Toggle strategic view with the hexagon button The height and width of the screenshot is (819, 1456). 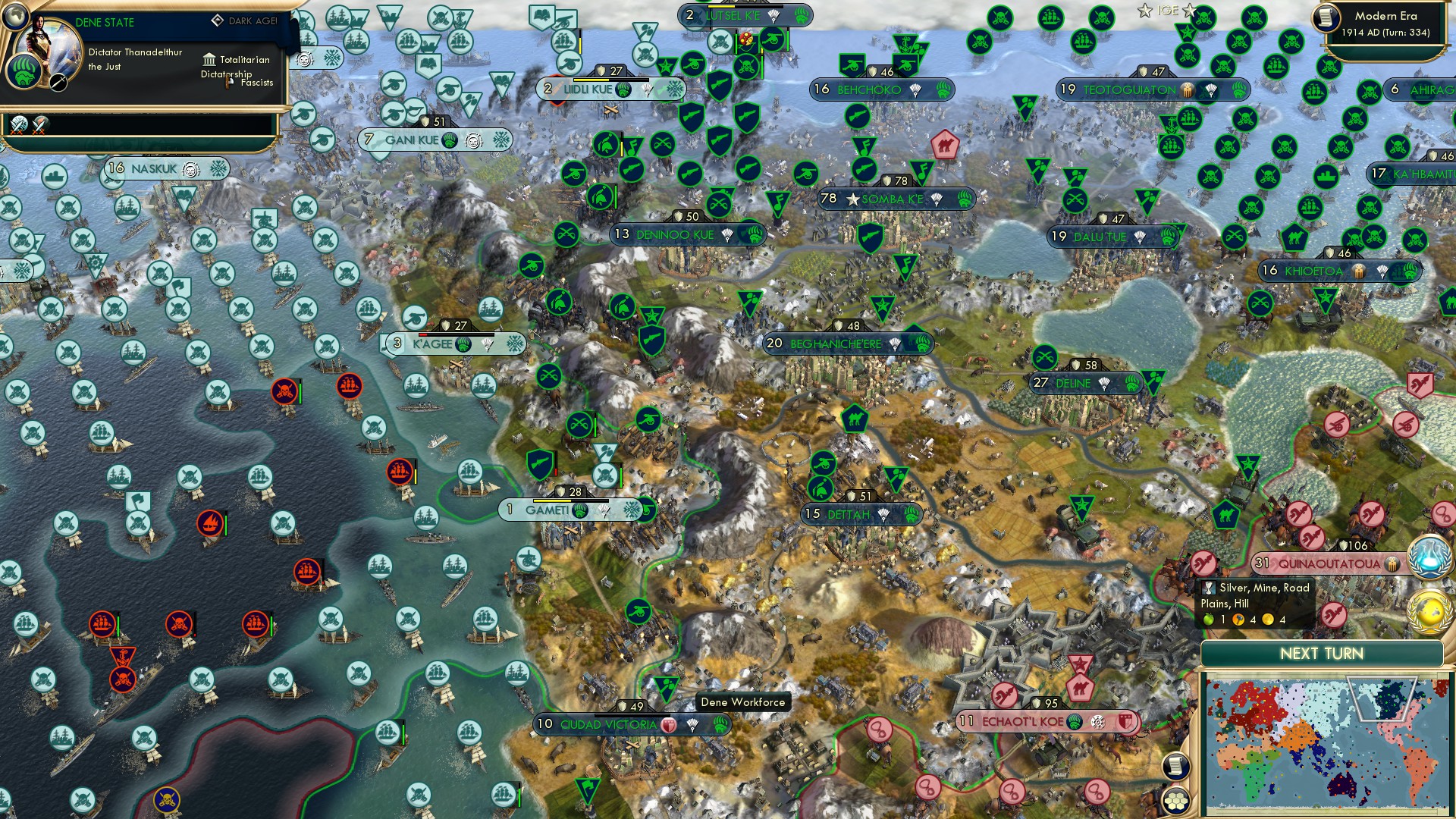pyautogui.click(x=1176, y=801)
